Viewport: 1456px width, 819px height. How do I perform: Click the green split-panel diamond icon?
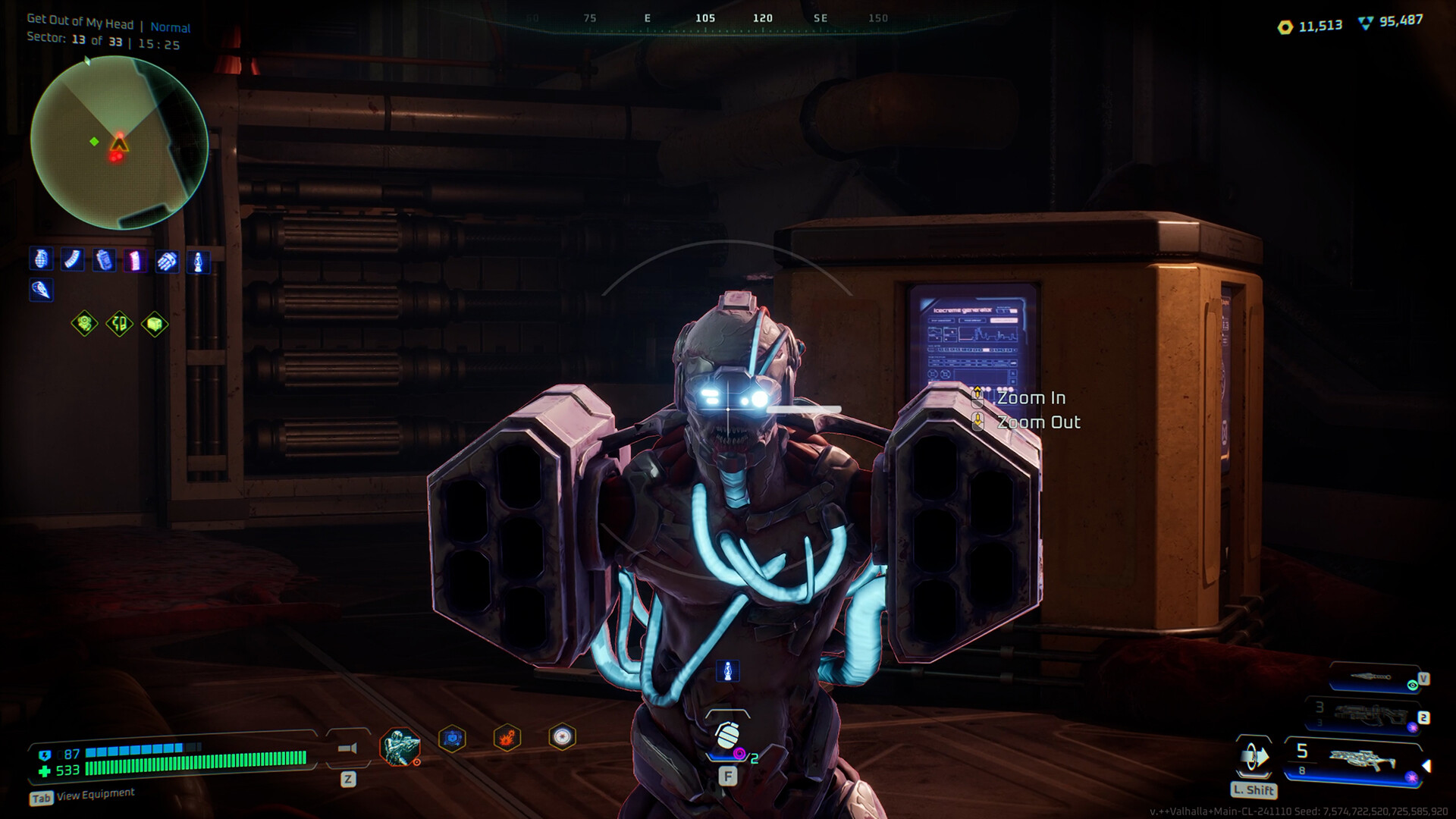coord(120,325)
